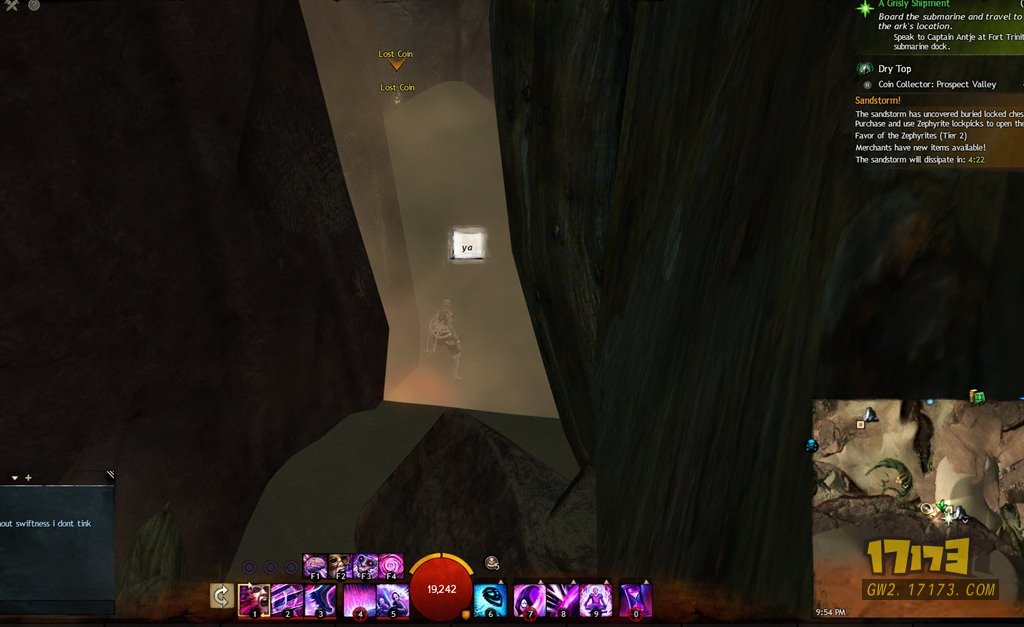Add a new chat tab with the plus
This screenshot has height=627, width=1024.
click(x=28, y=478)
